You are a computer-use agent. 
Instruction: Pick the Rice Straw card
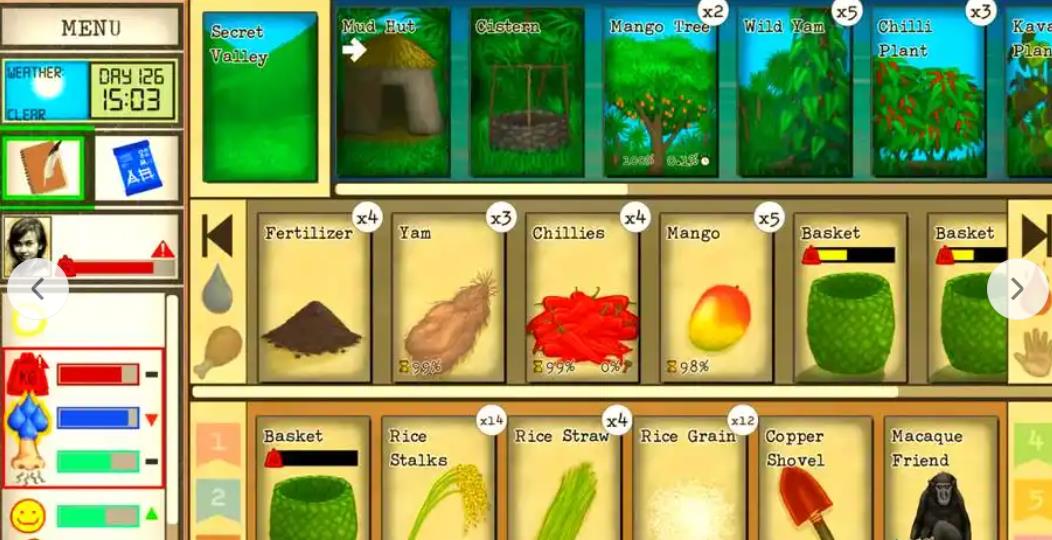[563, 480]
